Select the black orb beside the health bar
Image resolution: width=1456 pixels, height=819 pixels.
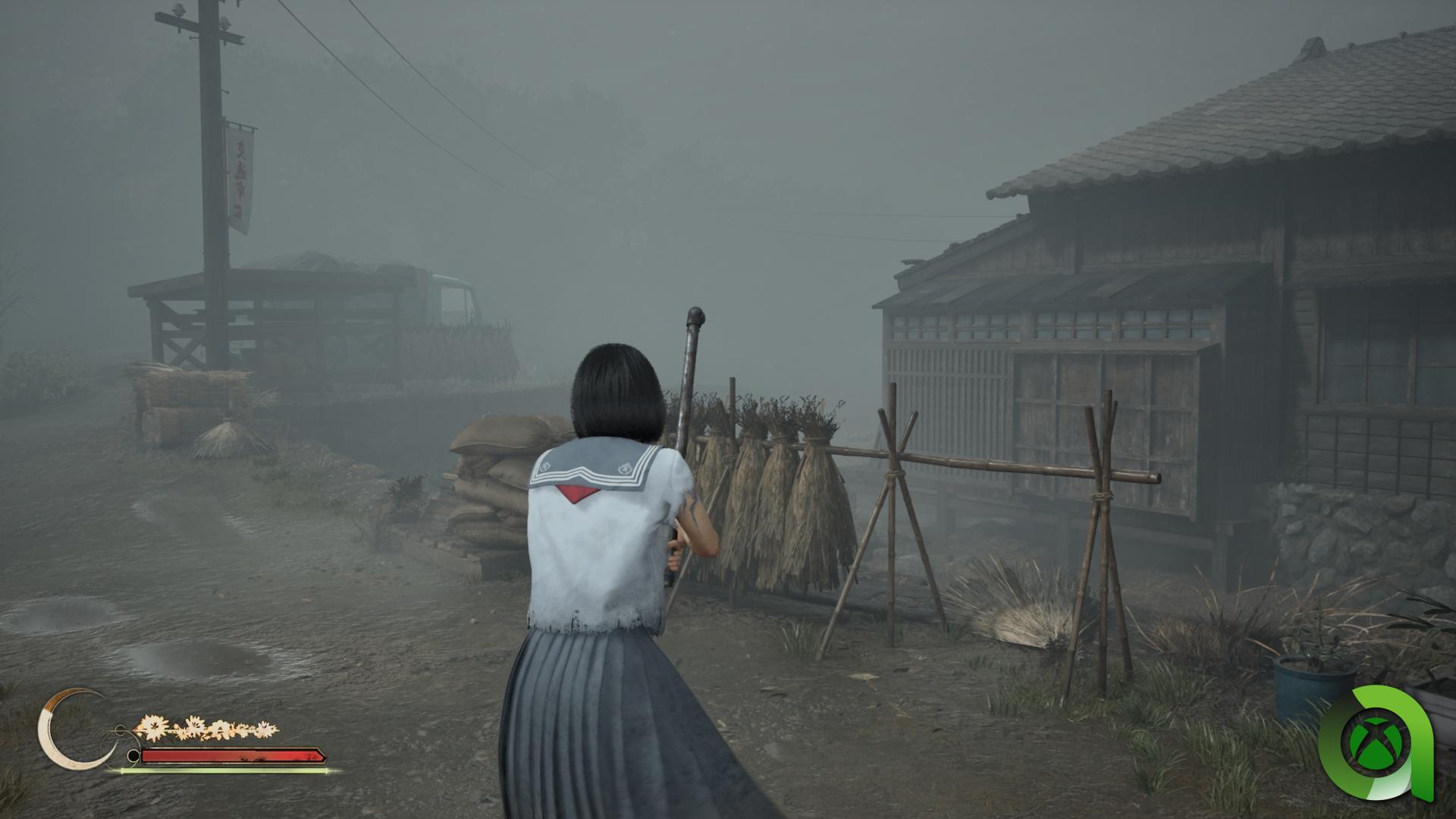(134, 755)
